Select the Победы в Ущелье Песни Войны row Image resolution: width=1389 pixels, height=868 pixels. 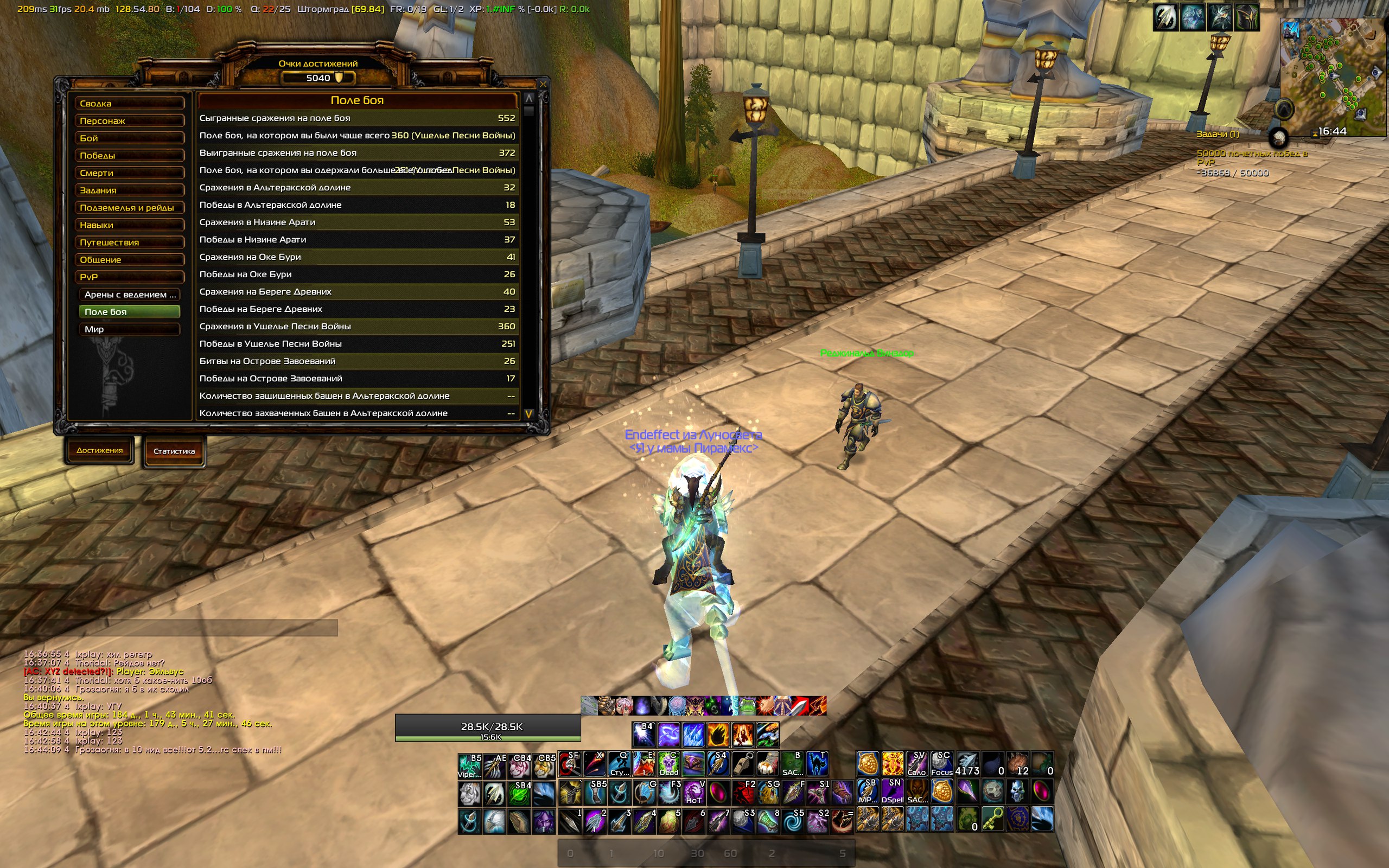[x=357, y=343]
